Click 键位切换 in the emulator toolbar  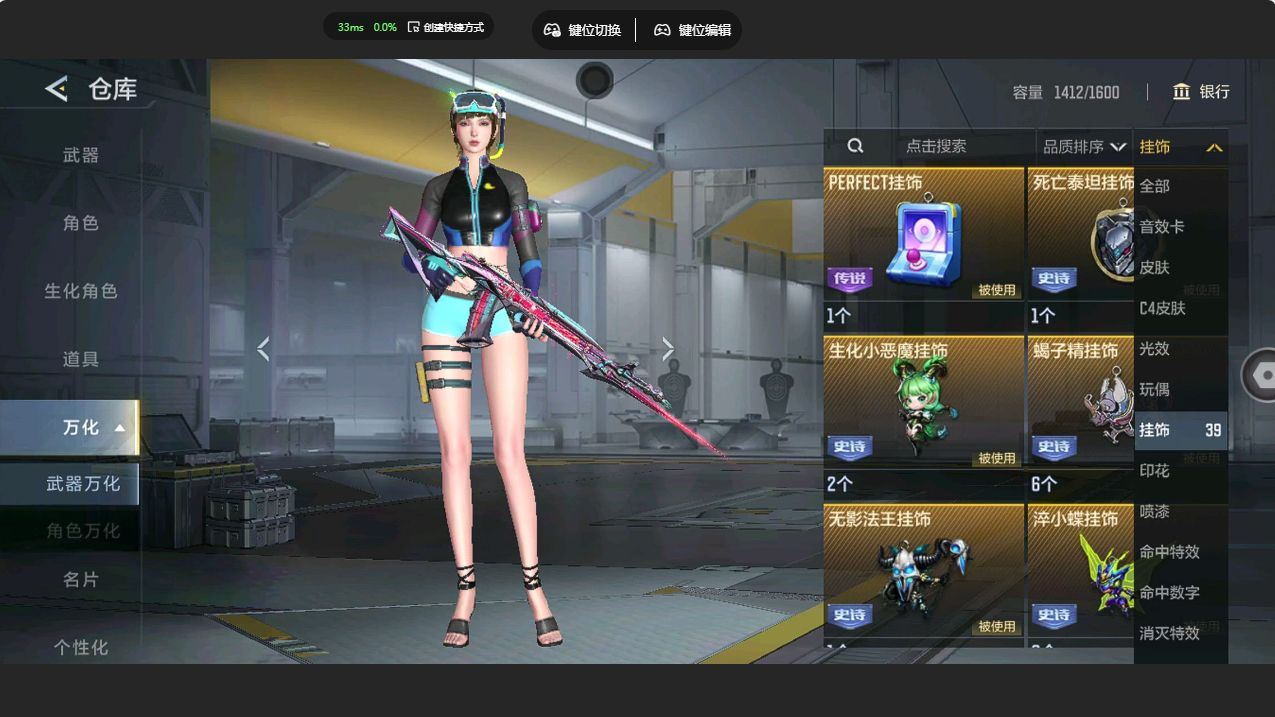pyautogui.click(x=582, y=30)
